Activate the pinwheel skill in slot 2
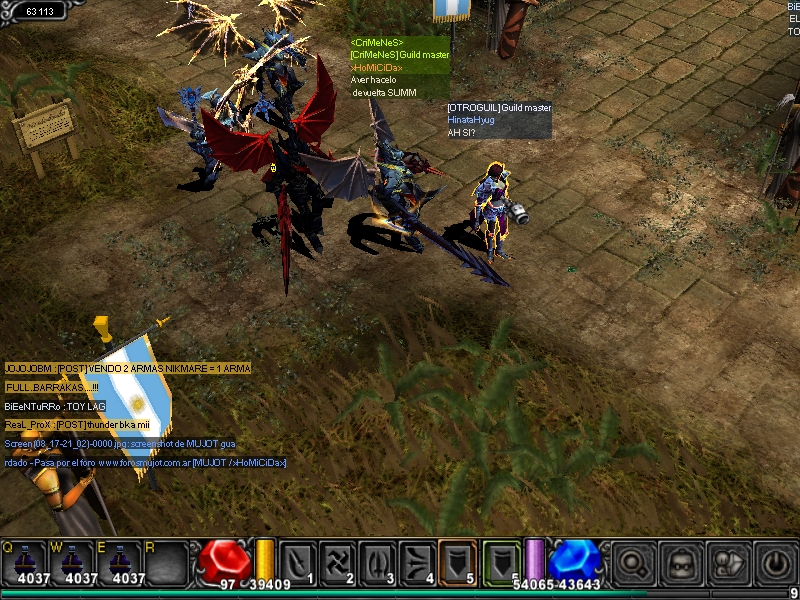The height and width of the screenshot is (600, 800). coord(338,563)
